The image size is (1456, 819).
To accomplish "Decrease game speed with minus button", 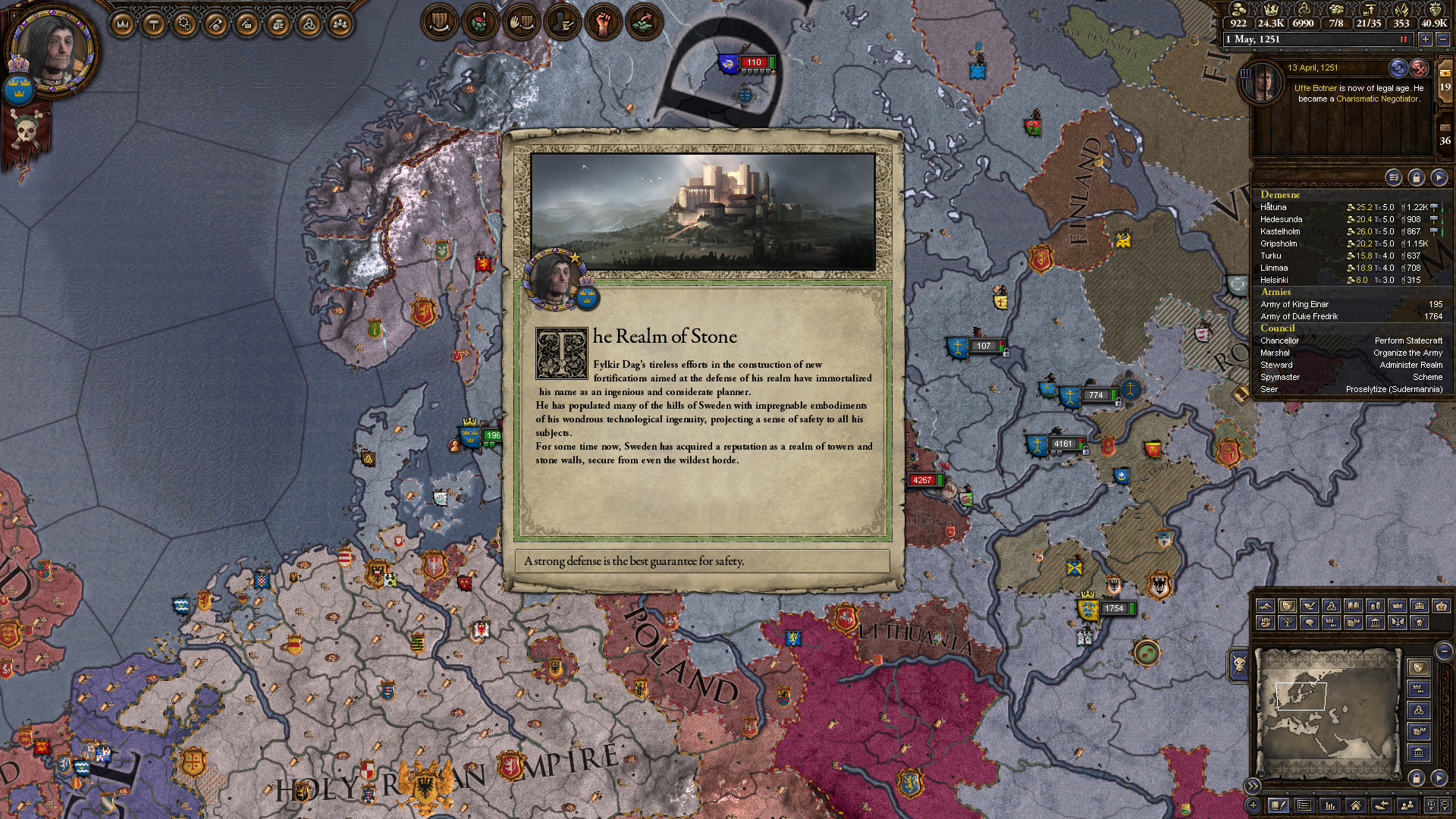I will 1443,39.
